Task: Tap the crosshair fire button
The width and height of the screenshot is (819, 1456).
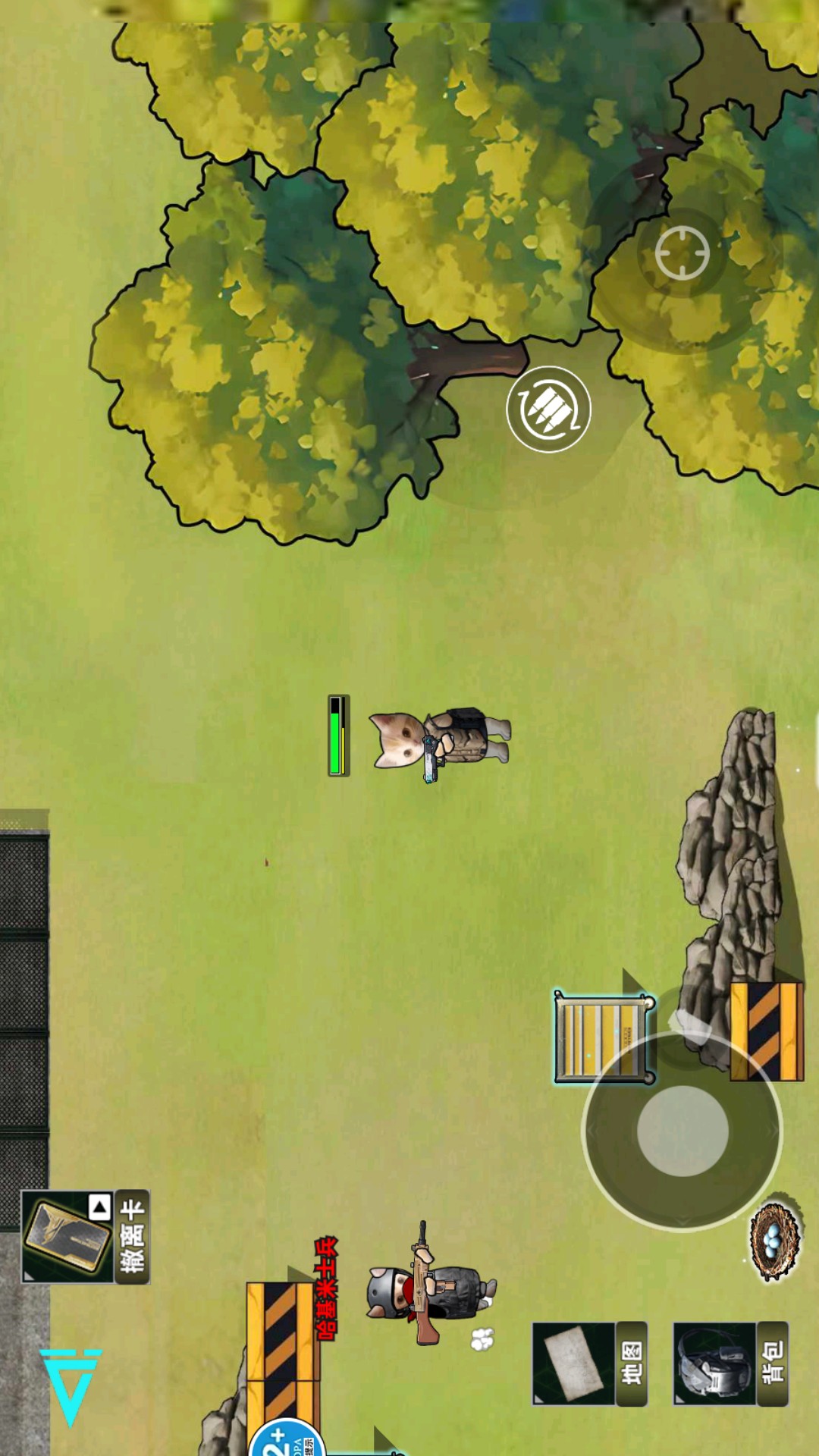Action: [682, 253]
